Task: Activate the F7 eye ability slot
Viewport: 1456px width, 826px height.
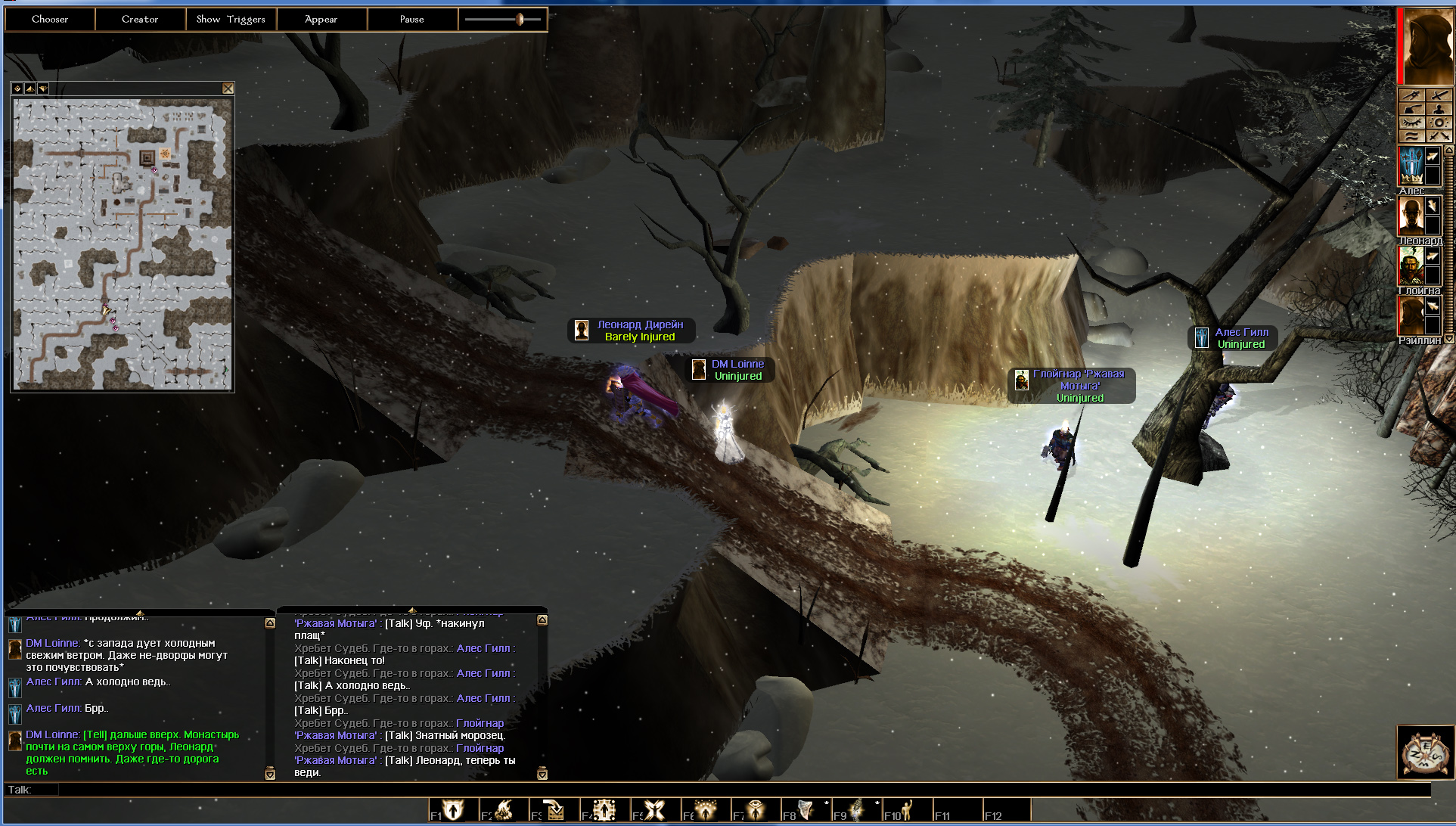Action: (x=755, y=810)
